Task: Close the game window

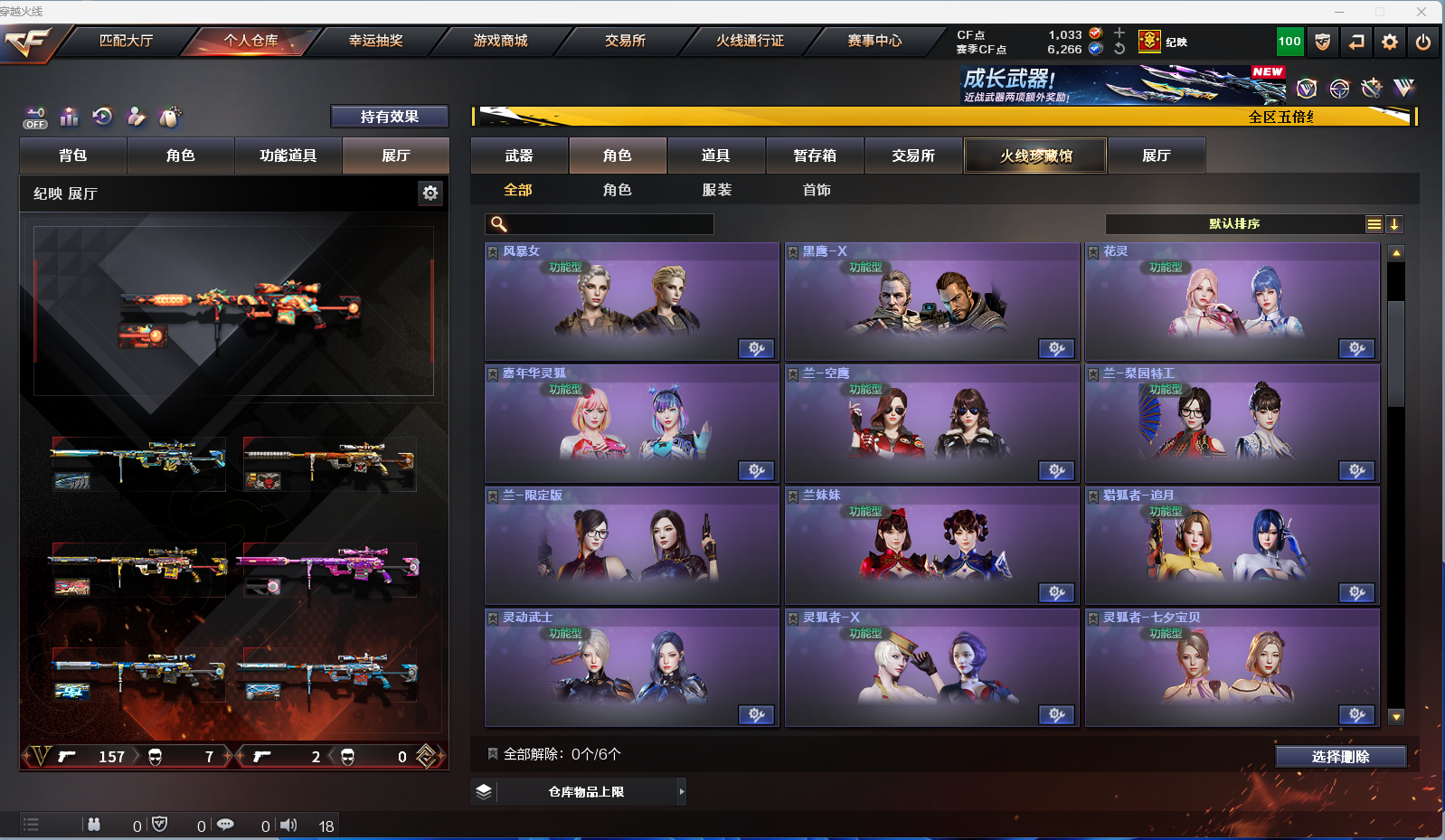Action: coord(1421,12)
